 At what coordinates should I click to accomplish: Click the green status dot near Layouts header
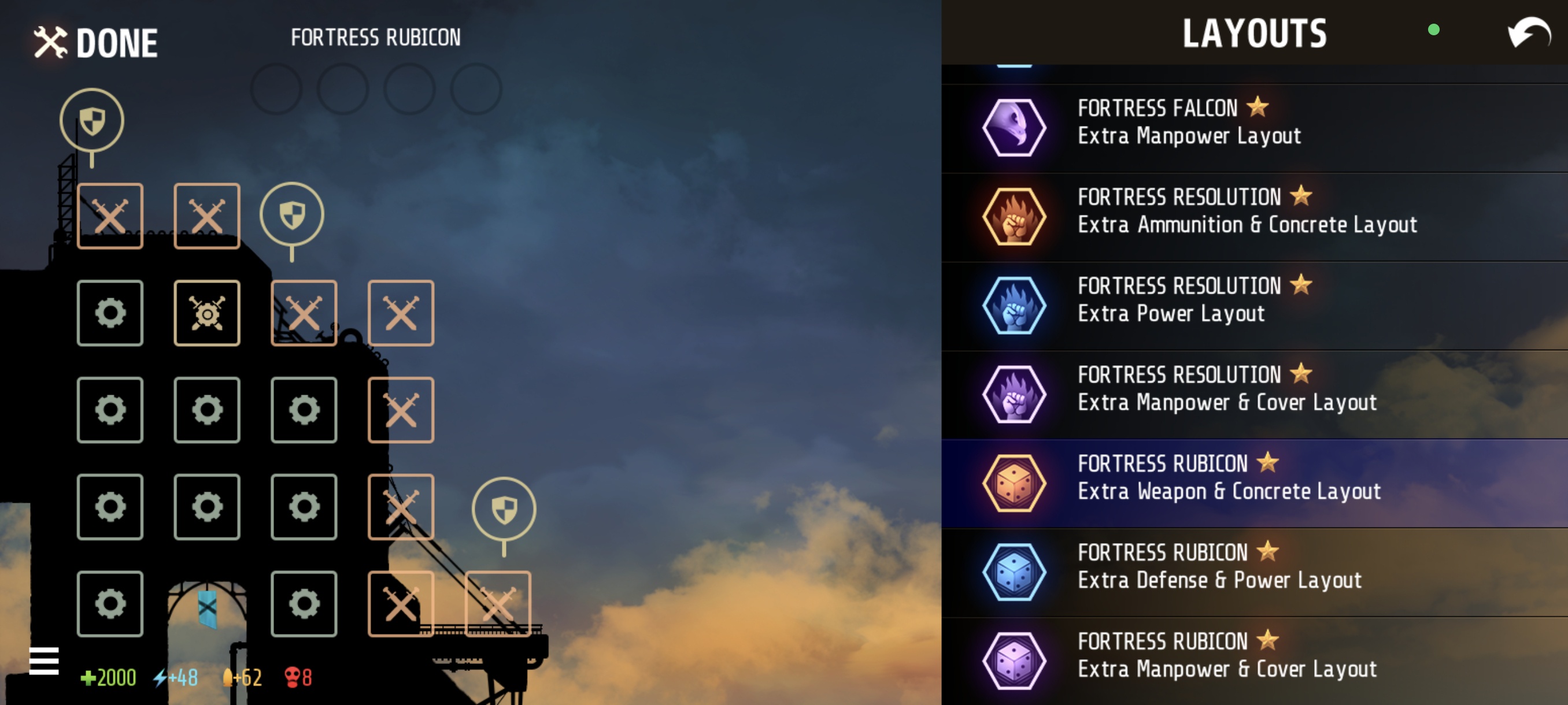click(x=1434, y=30)
